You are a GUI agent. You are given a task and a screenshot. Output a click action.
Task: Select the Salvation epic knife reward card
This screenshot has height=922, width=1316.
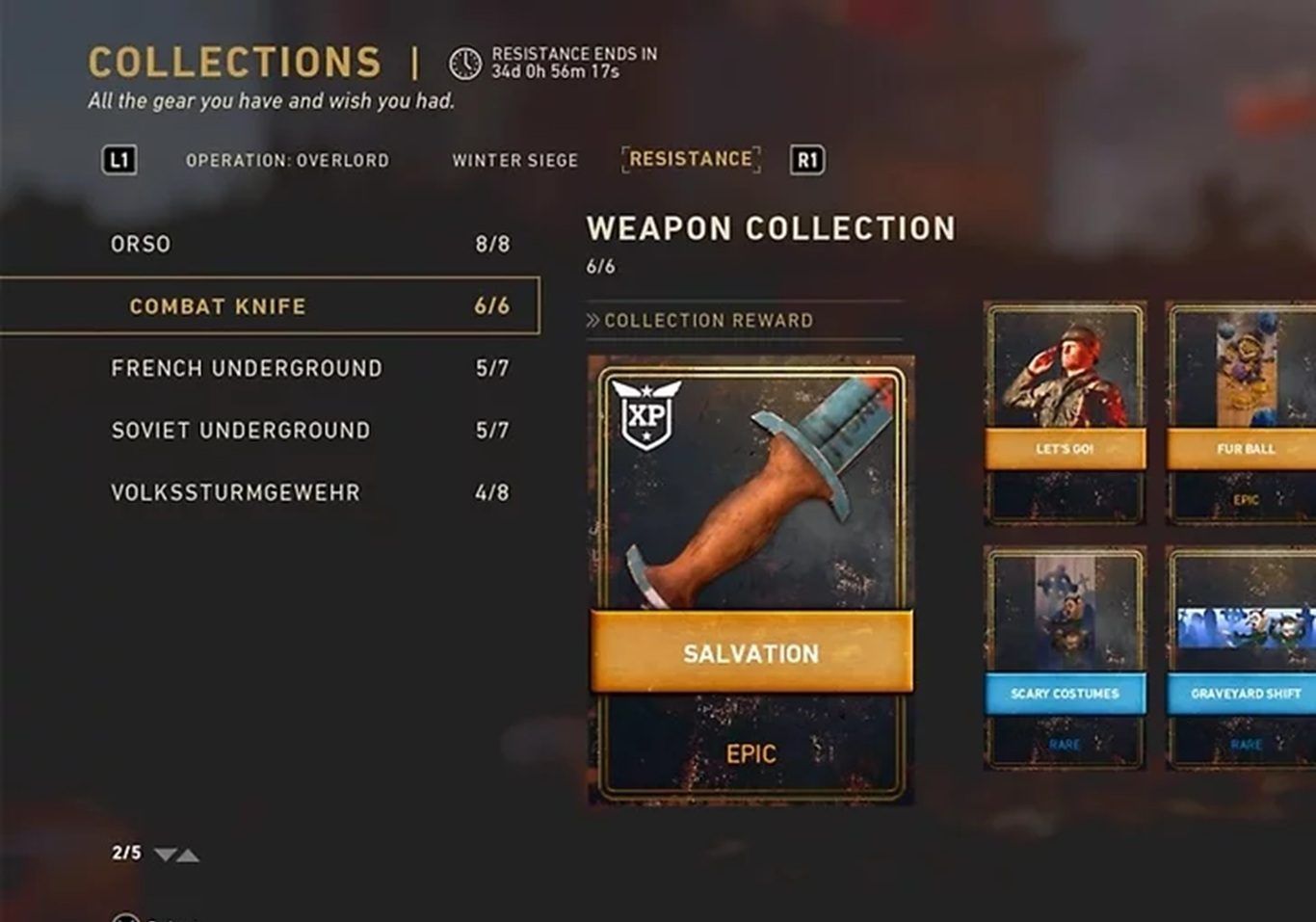tap(750, 580)
